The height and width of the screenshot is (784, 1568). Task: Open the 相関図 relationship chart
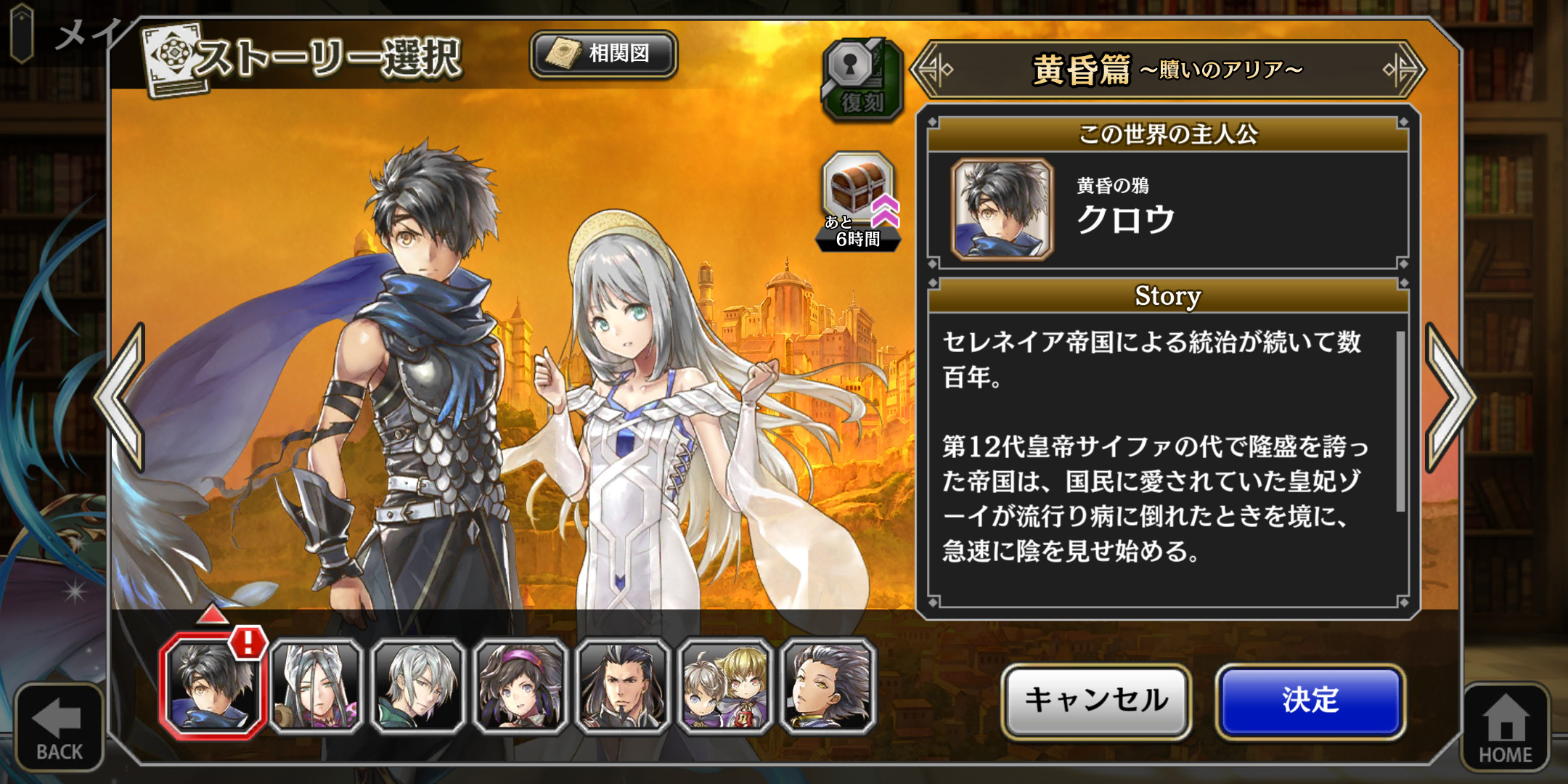(604, 54)
